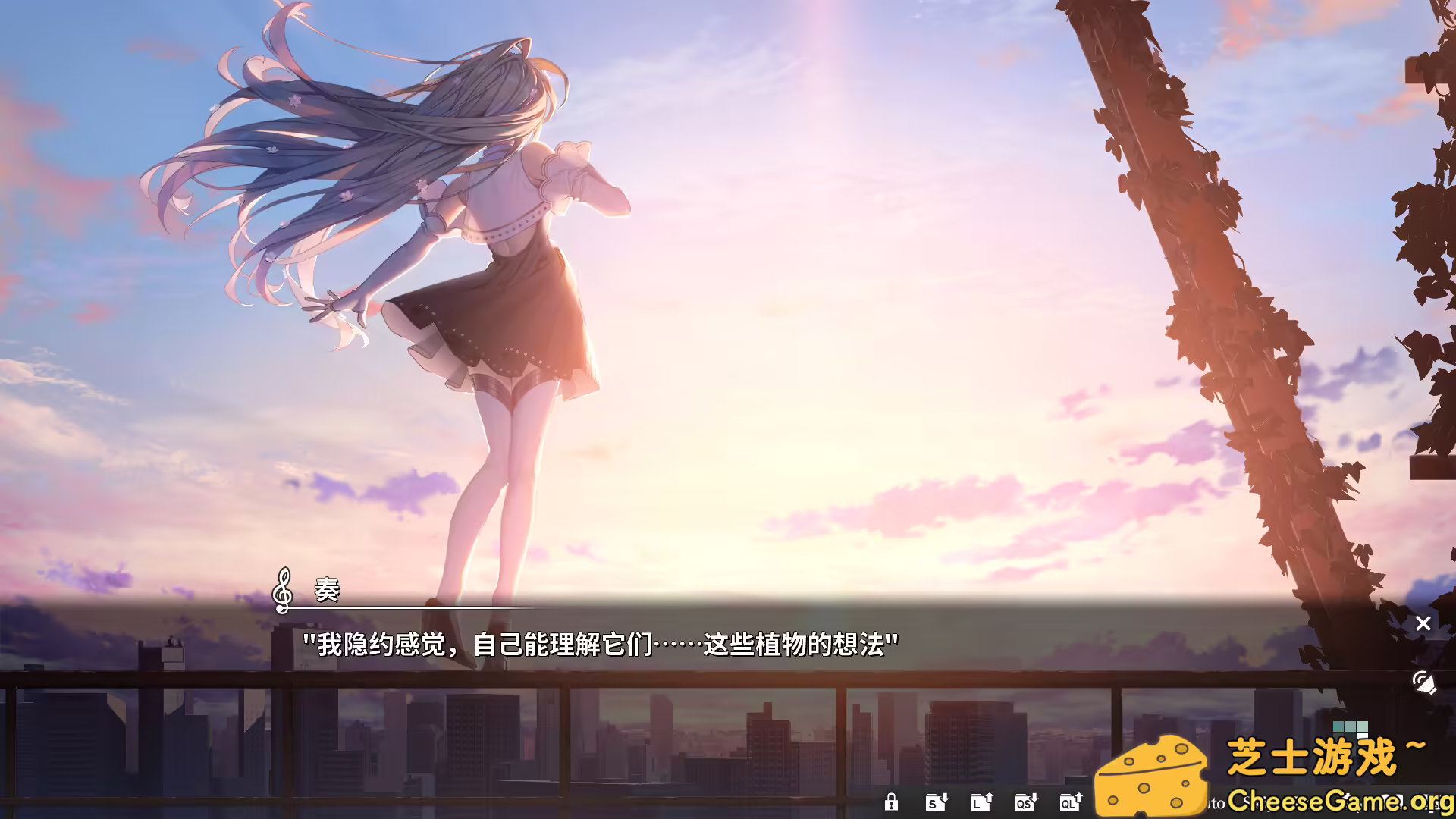The height and width of the screenshot is (819, 1456).
Task: Replay the voice line with the speaker icon
Action: click(1423, 682)
